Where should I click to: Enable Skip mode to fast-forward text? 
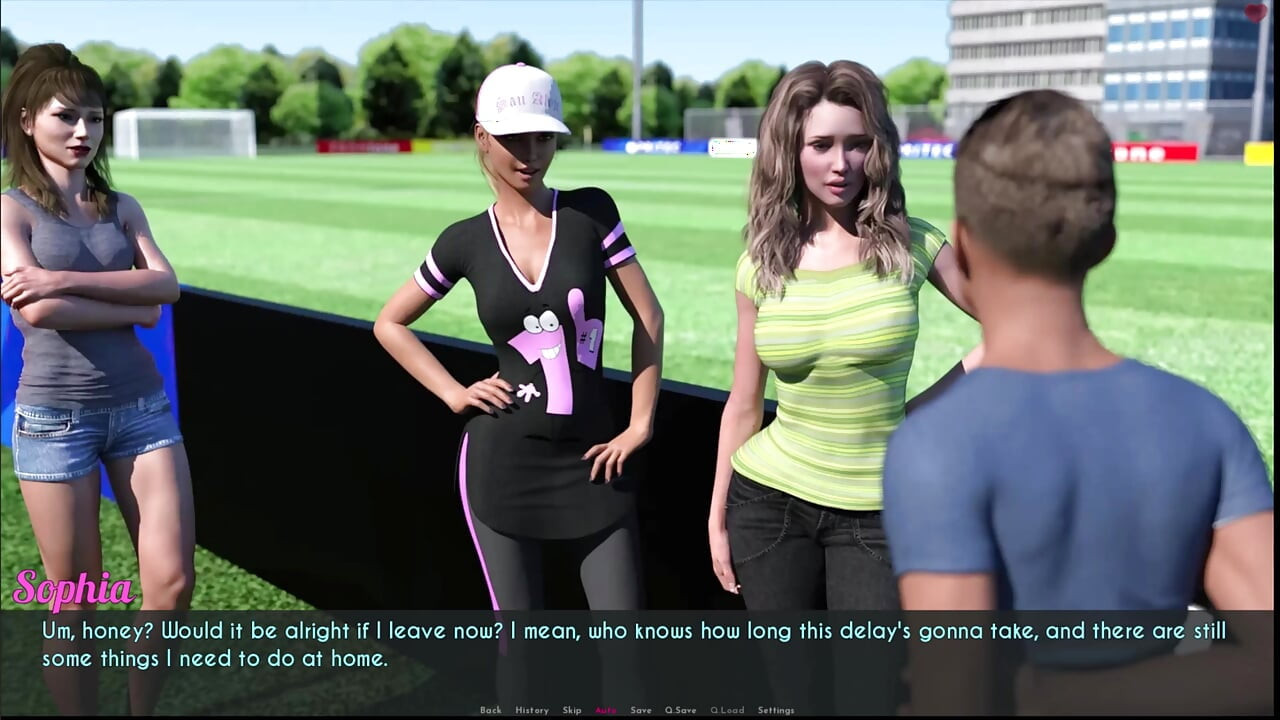tap(571, 709)
